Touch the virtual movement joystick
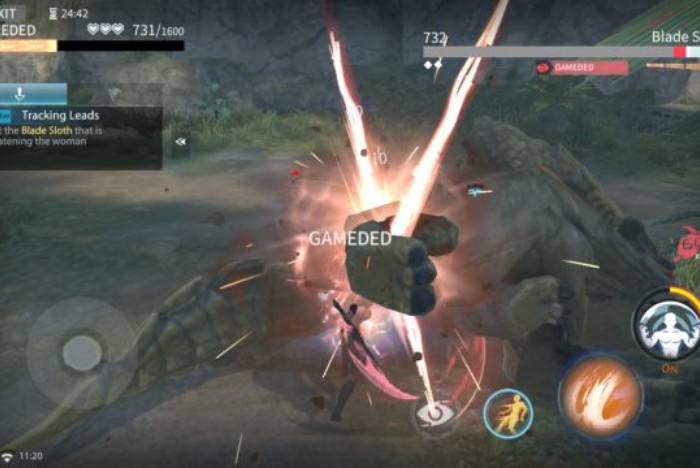Image resolution: width=700 pixels, height=468 pixels. tap(81, 352)
